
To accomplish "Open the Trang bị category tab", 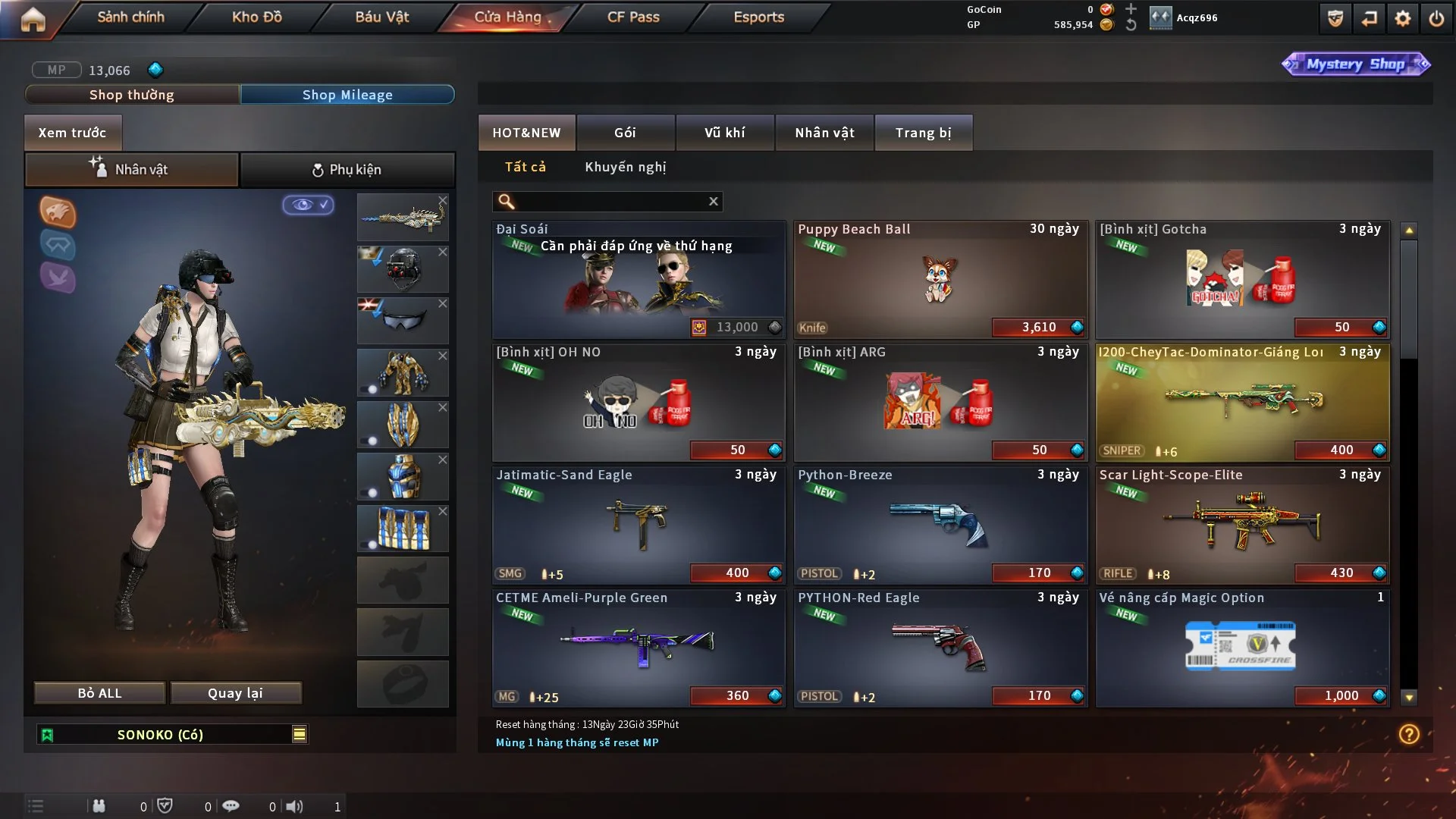I will click(923, 133).
